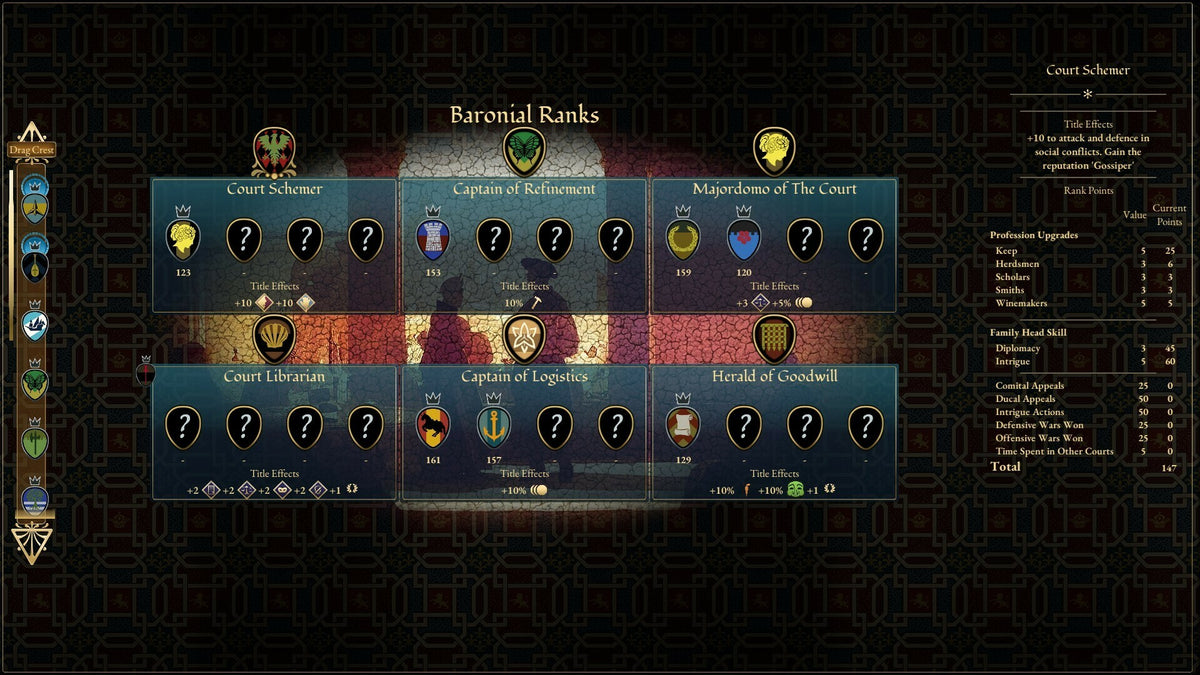Select the white ship crest in sidebar
Image resolution: width=1200 pixels, height=675 pixels.
click(x=35, y=325)
